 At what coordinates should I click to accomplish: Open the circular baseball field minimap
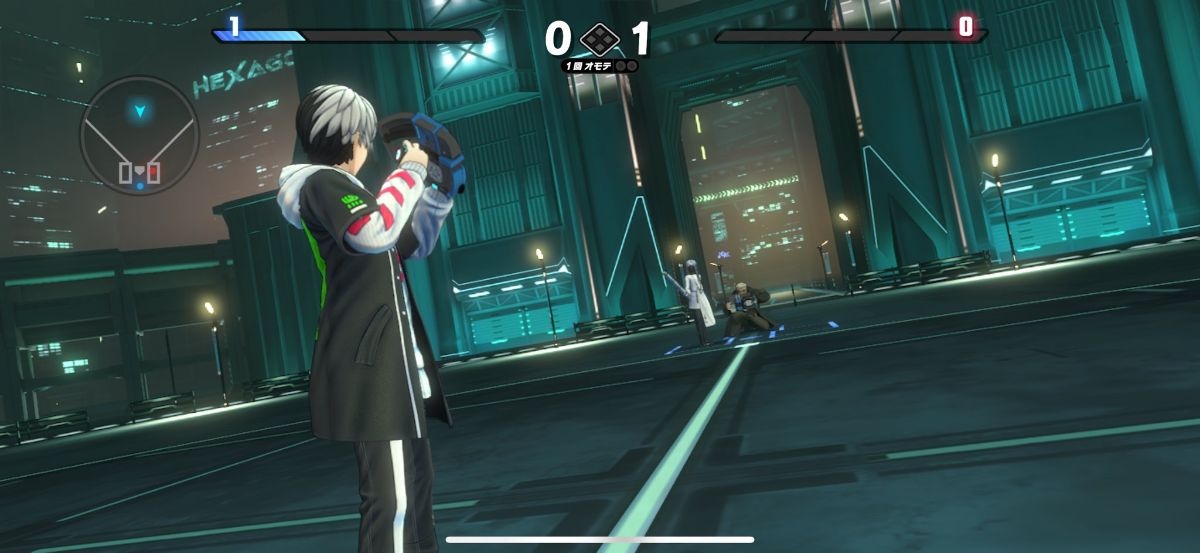point(139,136)
